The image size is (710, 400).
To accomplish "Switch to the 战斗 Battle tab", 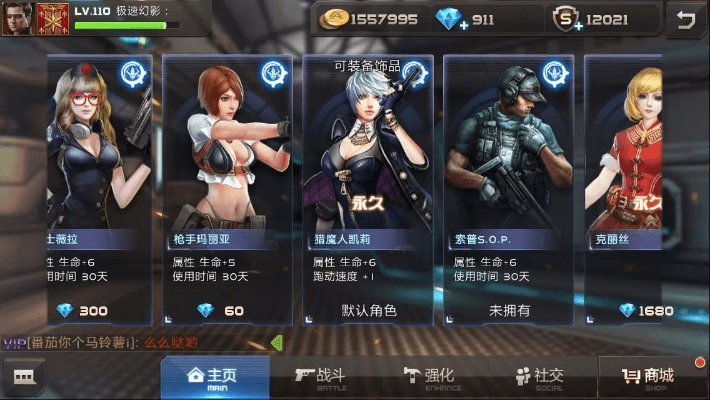I will pyautogui.click(x=320, y=377).
